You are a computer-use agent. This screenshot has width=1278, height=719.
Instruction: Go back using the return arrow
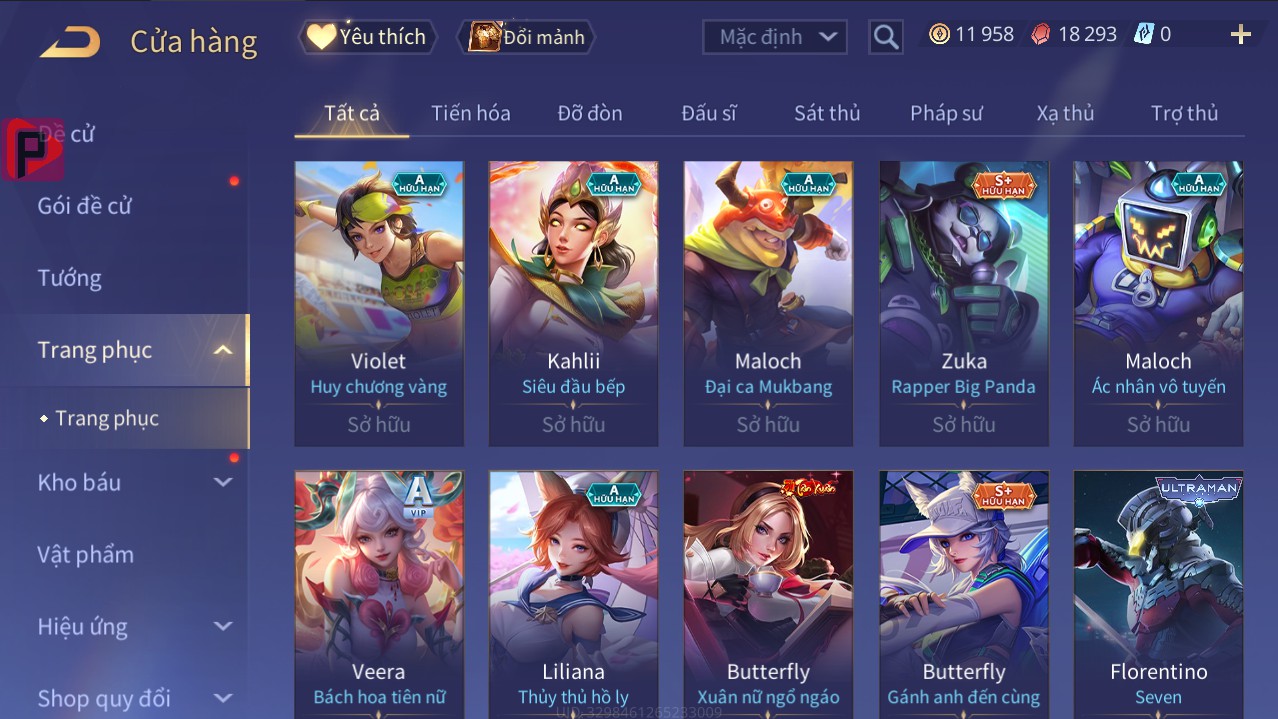[70, 42]
